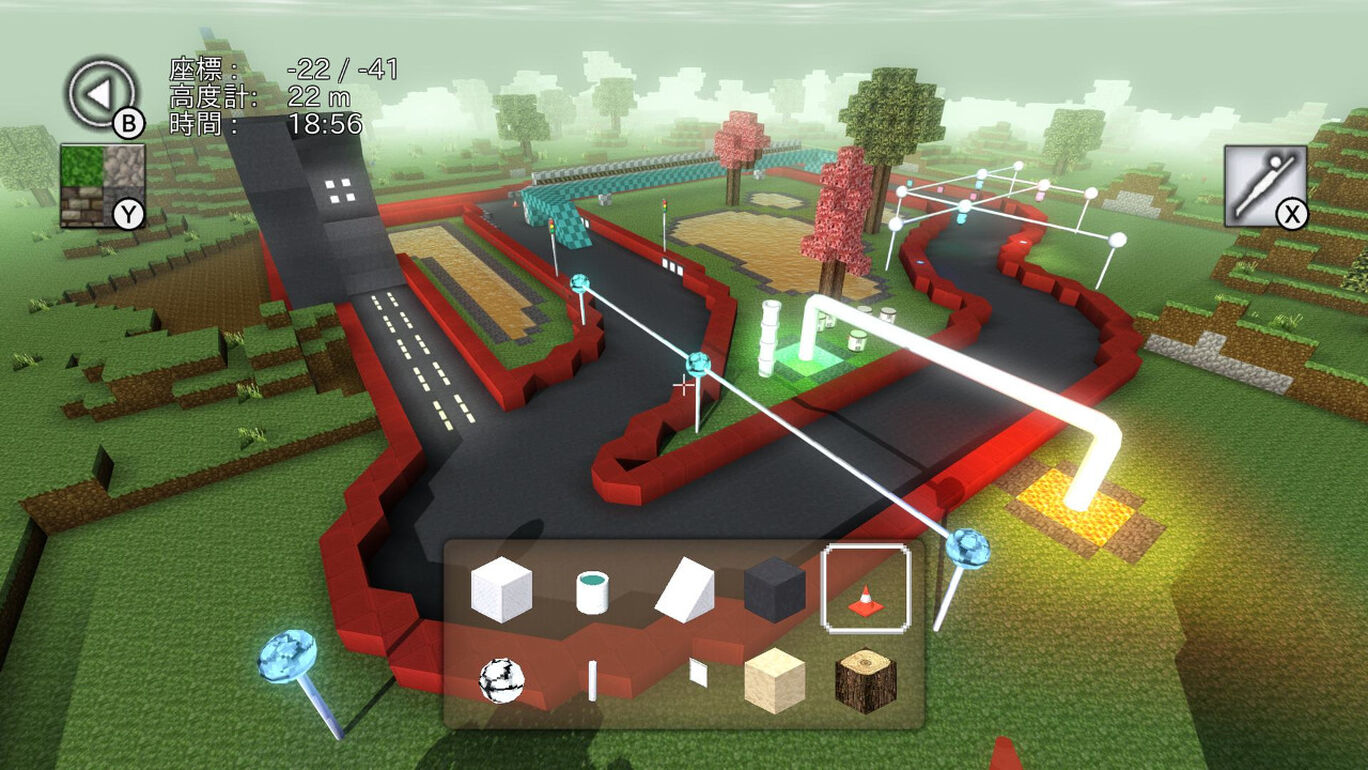1368x770 pixels.
Task: Choose the orange traffic cone slot
Action: pyautogui.click(x=865, y=590)
